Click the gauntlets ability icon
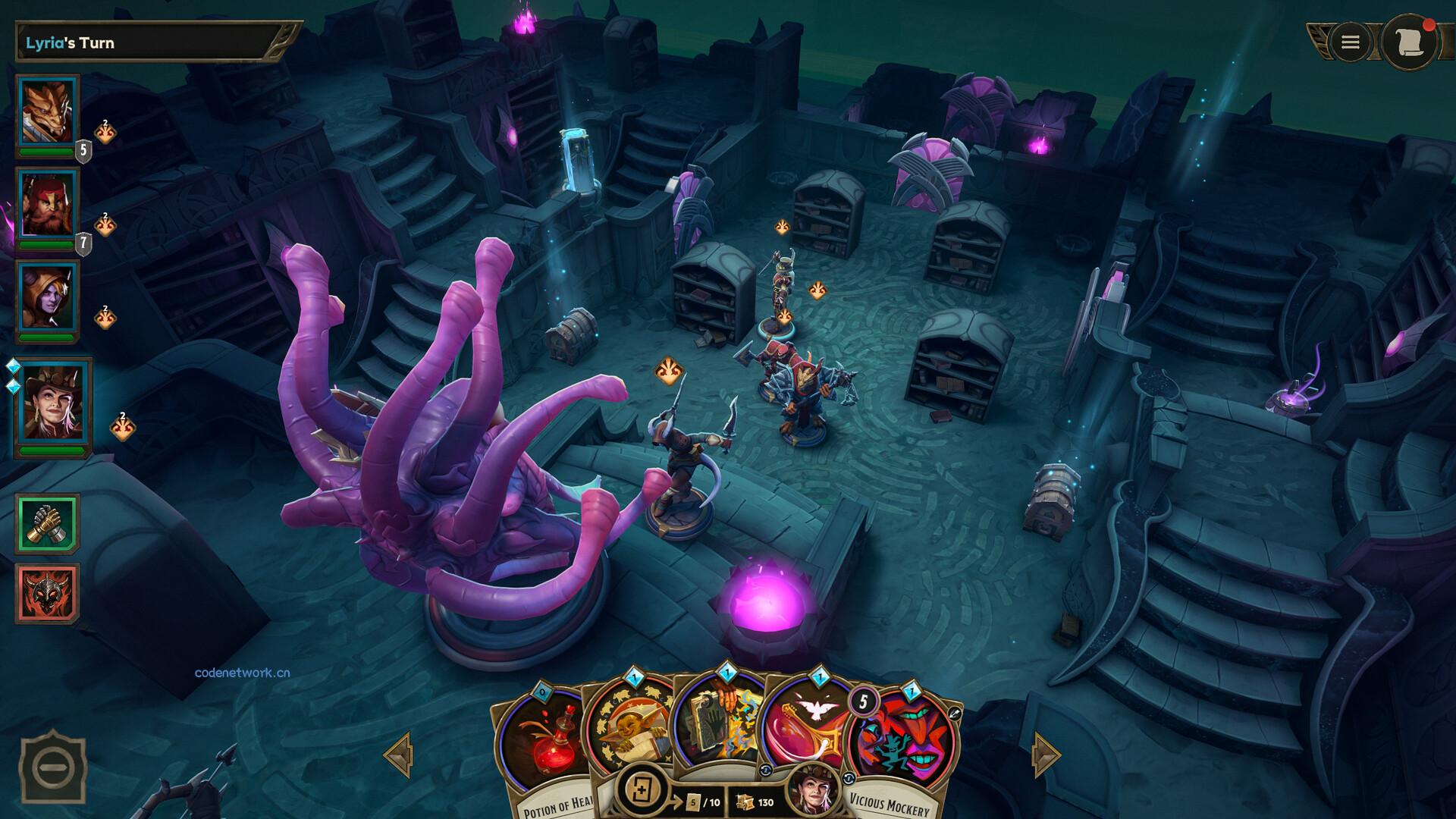This screenshot has width=1456, height=819. (47, 523)
